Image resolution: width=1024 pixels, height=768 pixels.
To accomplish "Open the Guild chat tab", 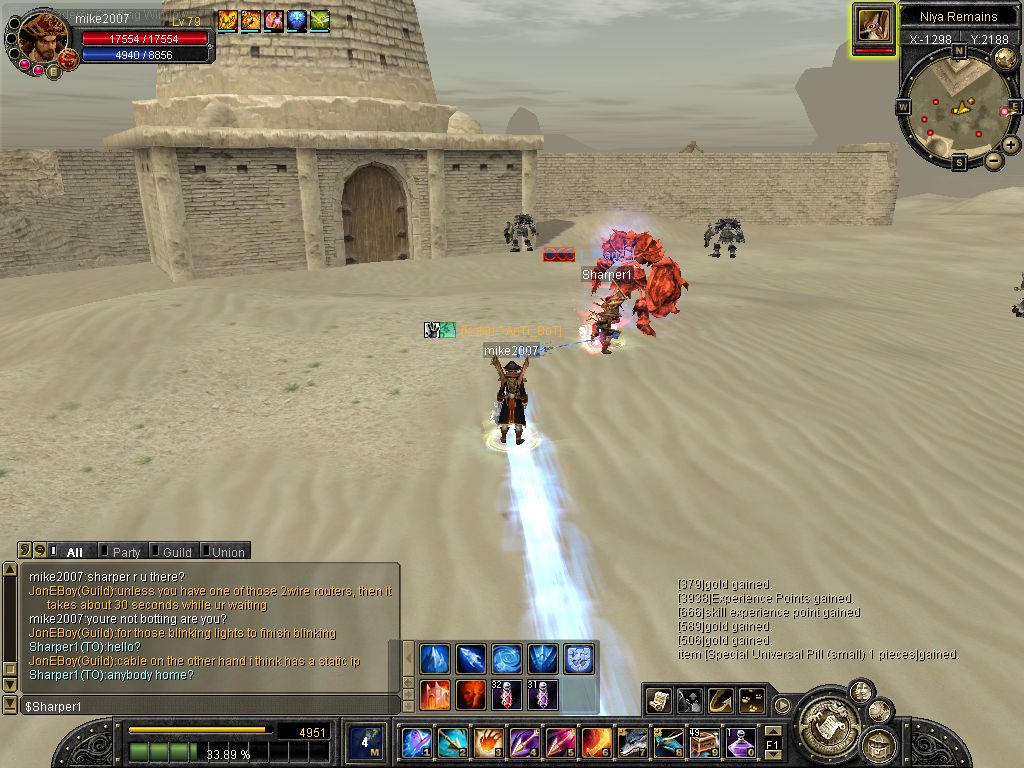I will [177, 552].
